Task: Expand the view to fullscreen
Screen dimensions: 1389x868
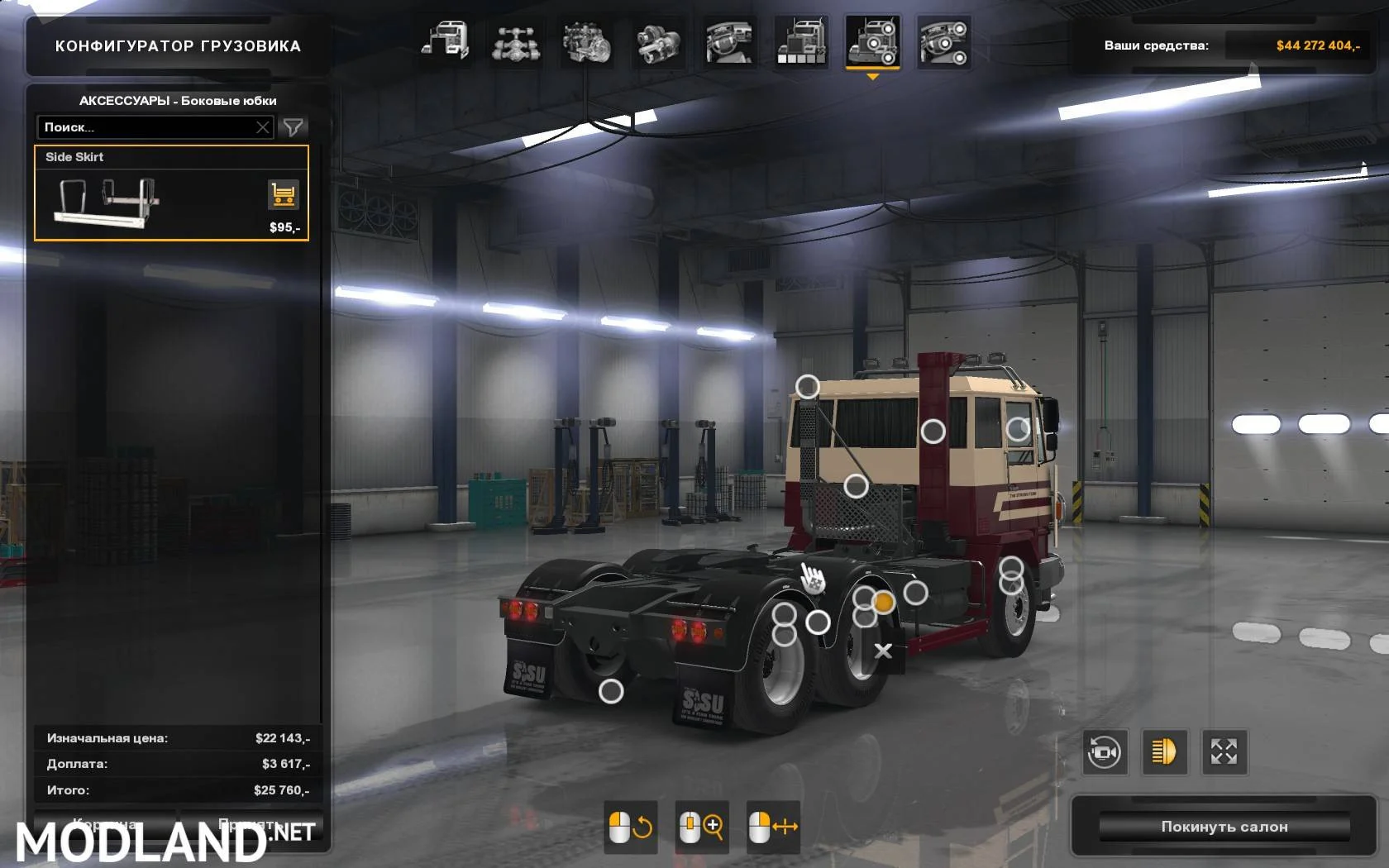Action: [1224, 752]
